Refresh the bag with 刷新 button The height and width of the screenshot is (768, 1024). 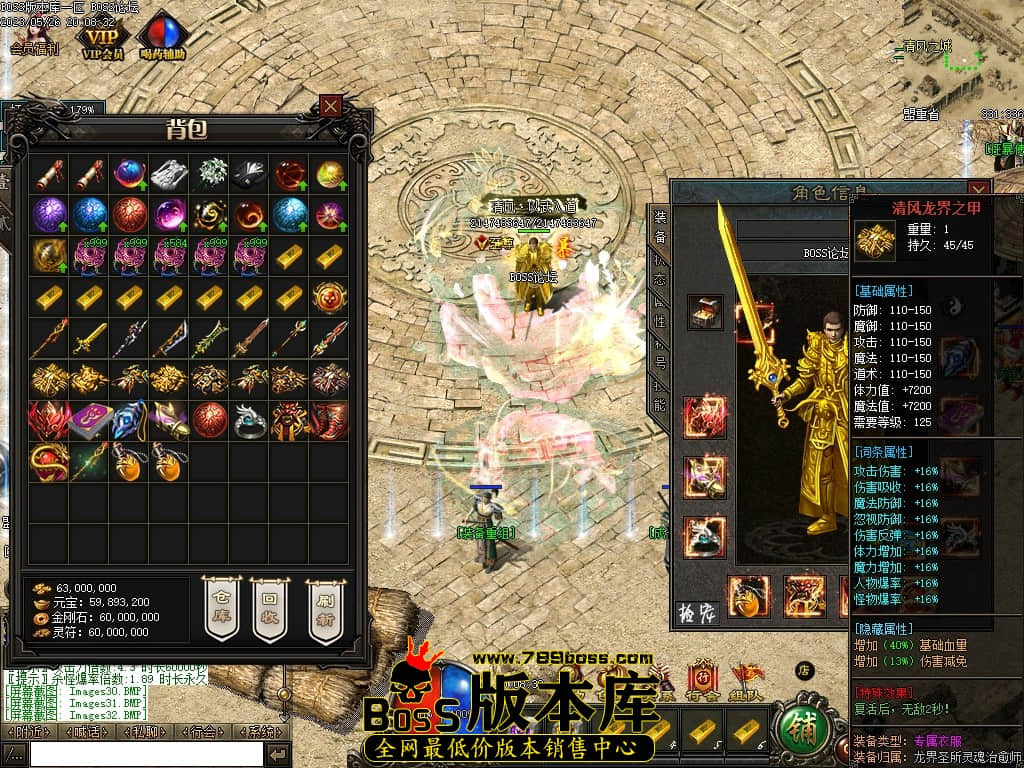(x=323, y=608)
